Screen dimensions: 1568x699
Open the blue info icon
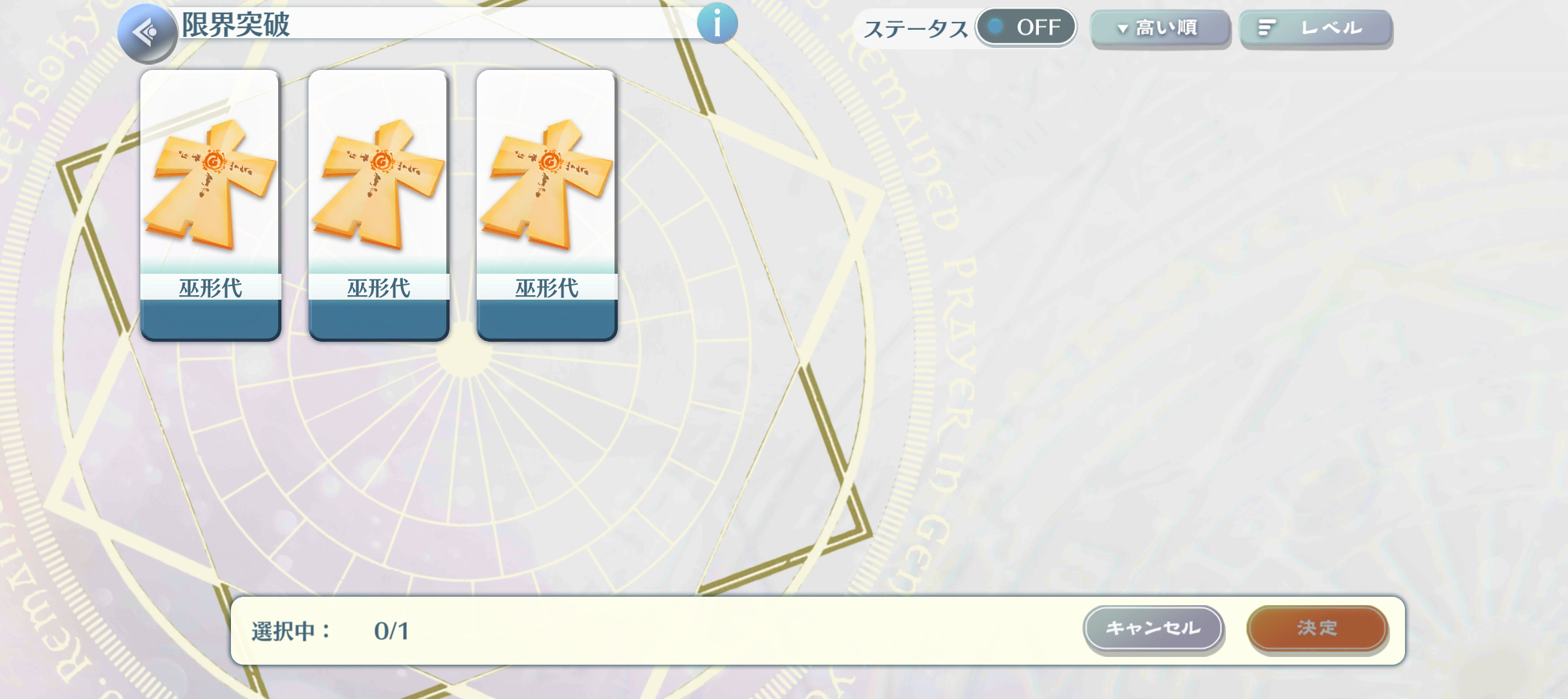click(x=717, y=25)
